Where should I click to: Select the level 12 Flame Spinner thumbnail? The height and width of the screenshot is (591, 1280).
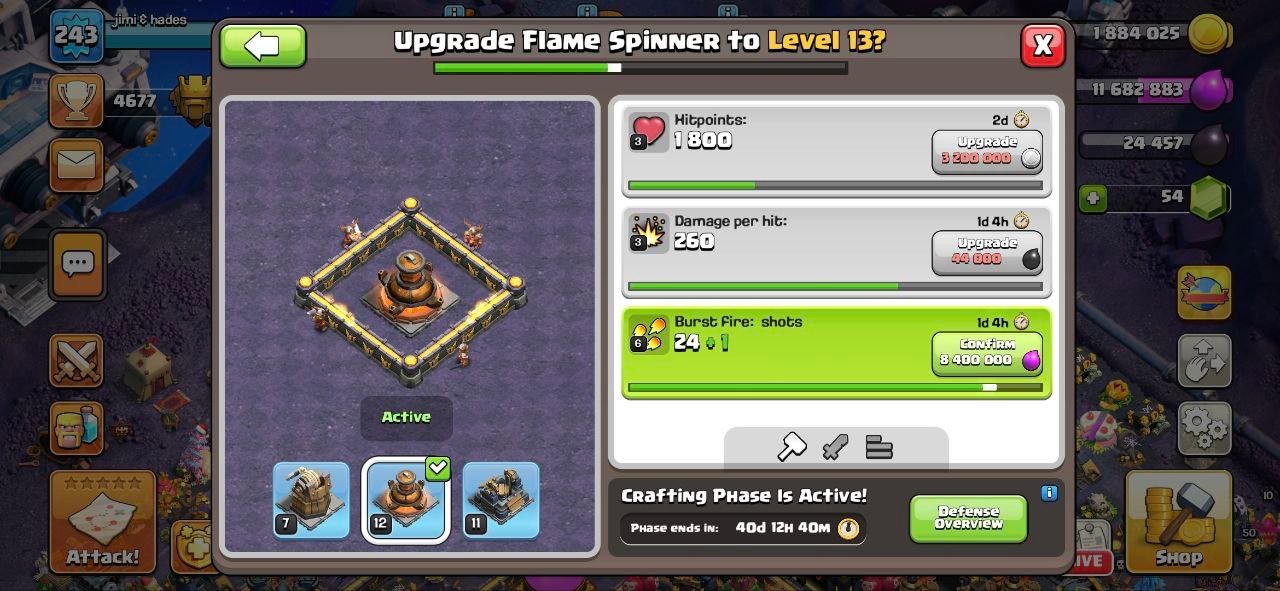click(x=405, y=500)
